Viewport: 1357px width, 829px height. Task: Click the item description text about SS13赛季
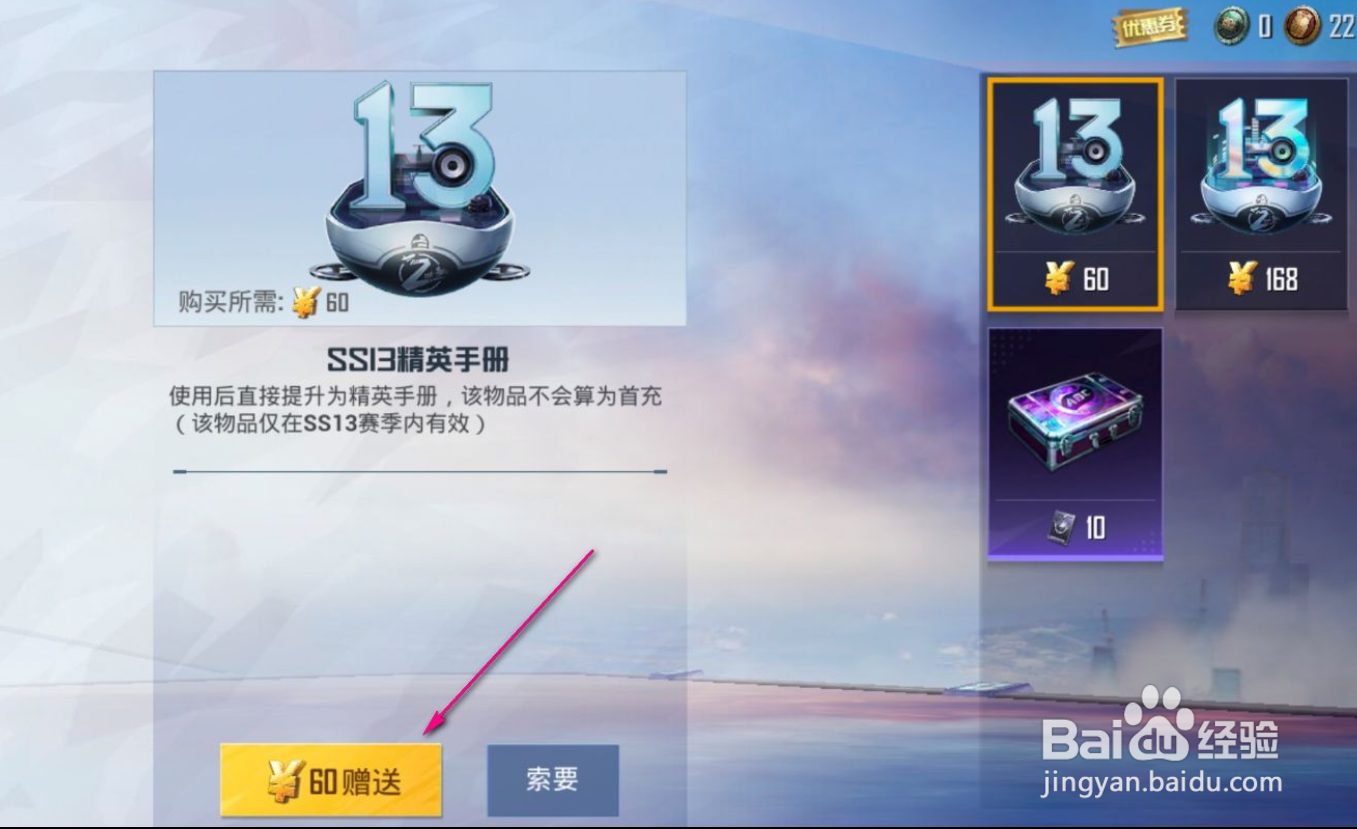click(418, 407)
